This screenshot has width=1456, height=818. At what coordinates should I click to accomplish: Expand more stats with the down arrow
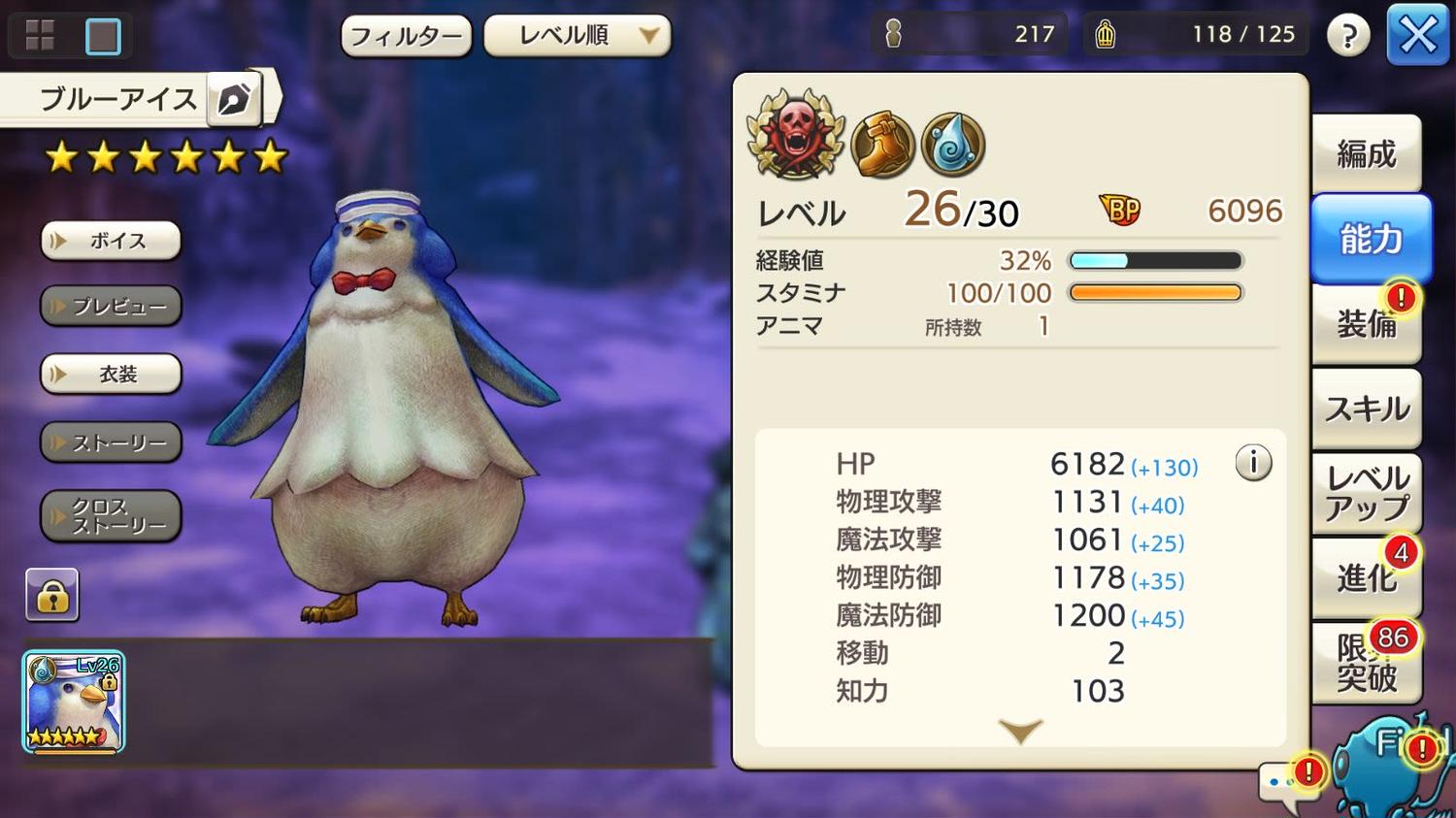point(1020,731)
